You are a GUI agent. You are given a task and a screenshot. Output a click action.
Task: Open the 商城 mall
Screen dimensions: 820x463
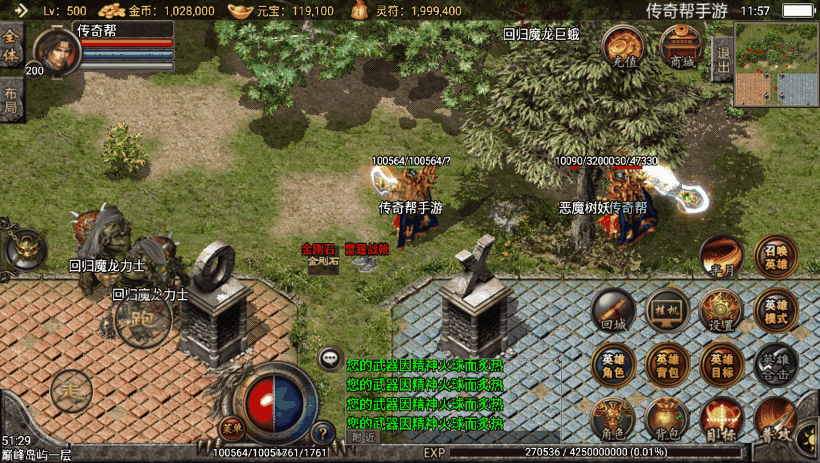pyautogui.click(x=681, y=47)
